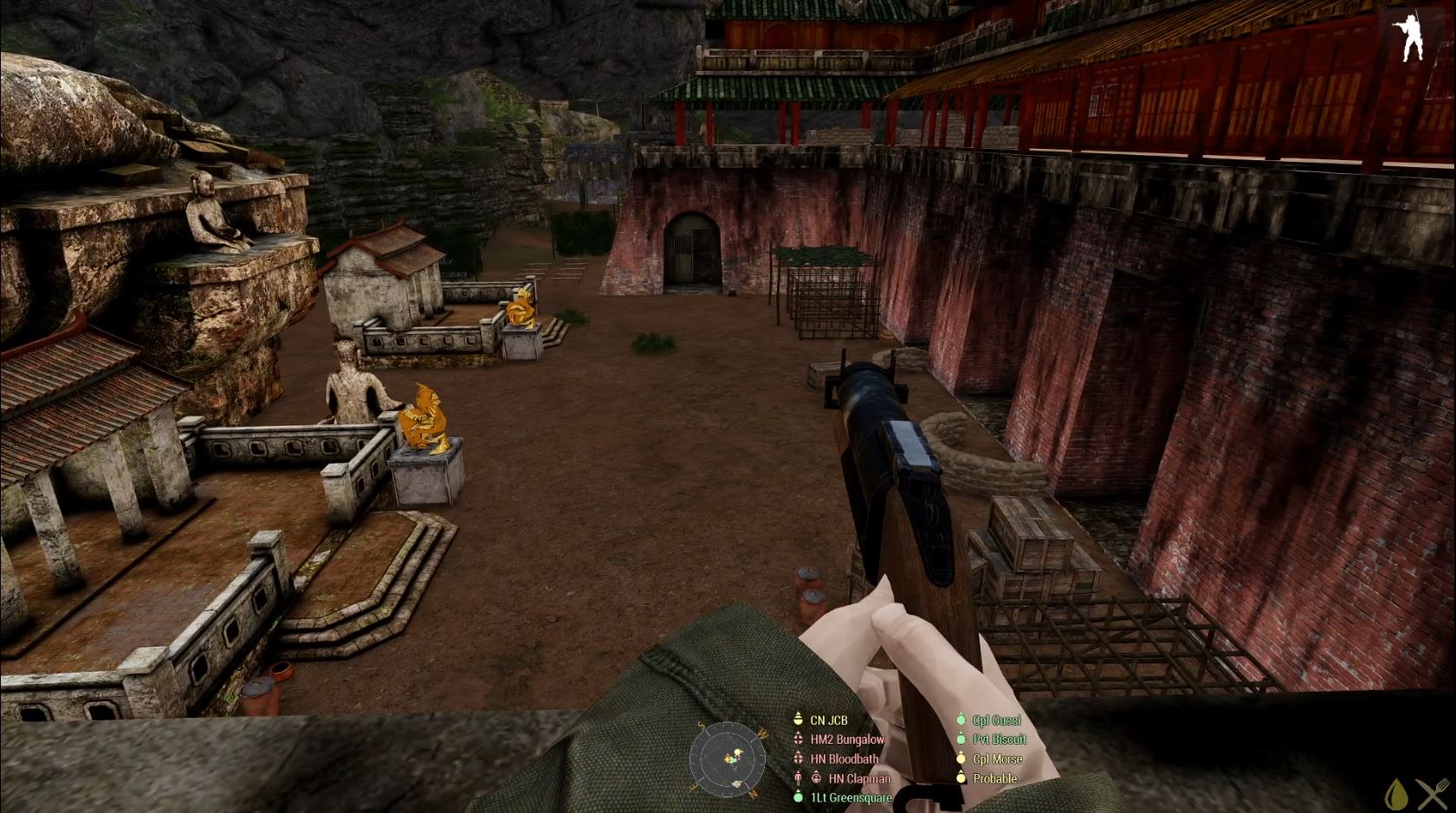Select Cpl Morse in the squad list

coord(997,759)
